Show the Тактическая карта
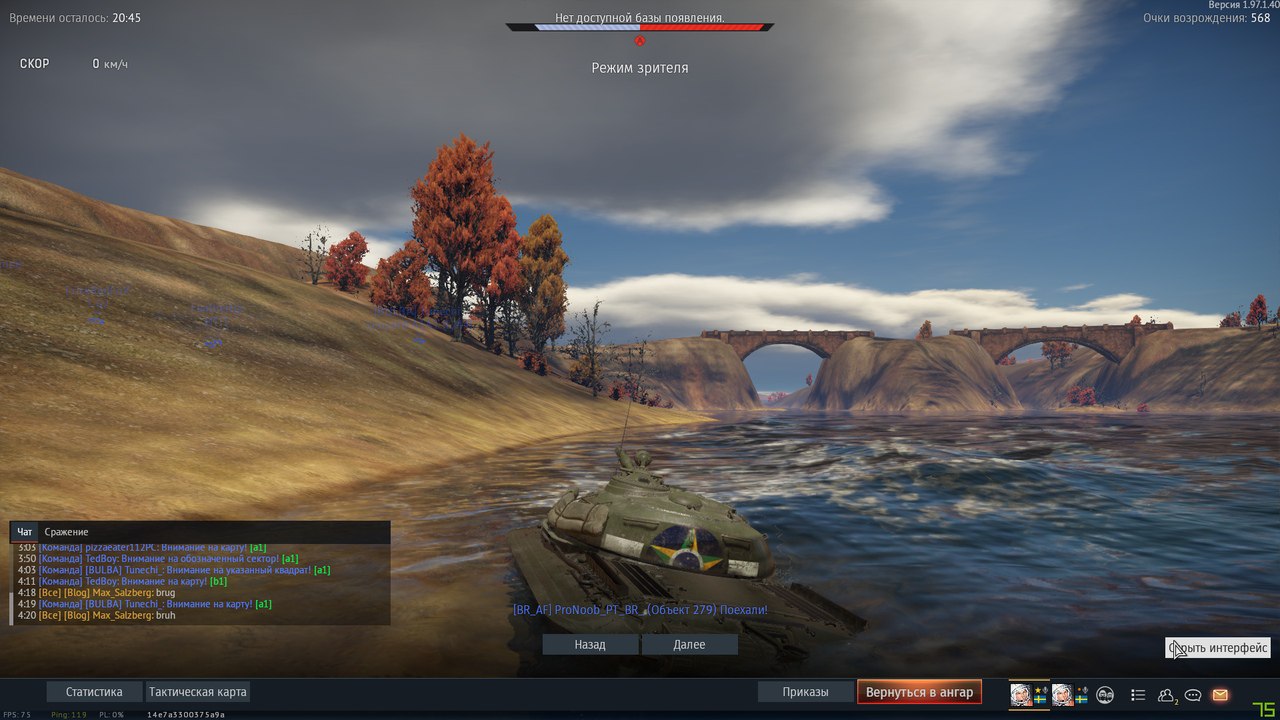The height and width of the screenshot is (720, 1280). [197, 692]
